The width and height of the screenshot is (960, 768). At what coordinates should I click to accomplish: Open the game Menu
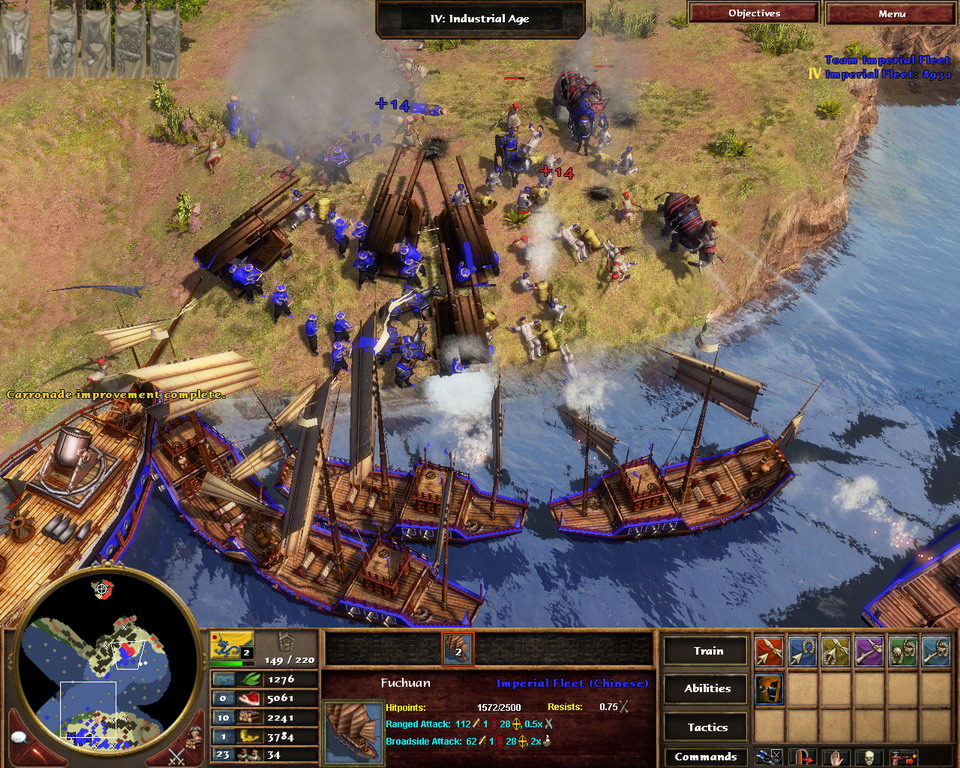point(891,13)
